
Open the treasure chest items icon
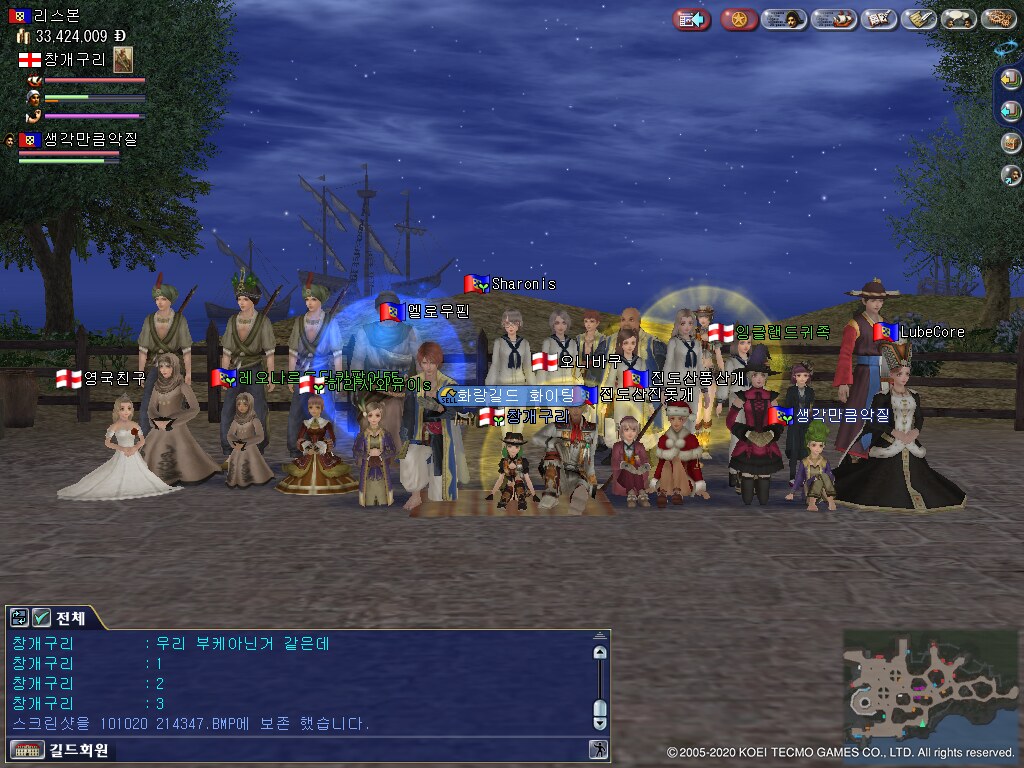(1011, 142)
